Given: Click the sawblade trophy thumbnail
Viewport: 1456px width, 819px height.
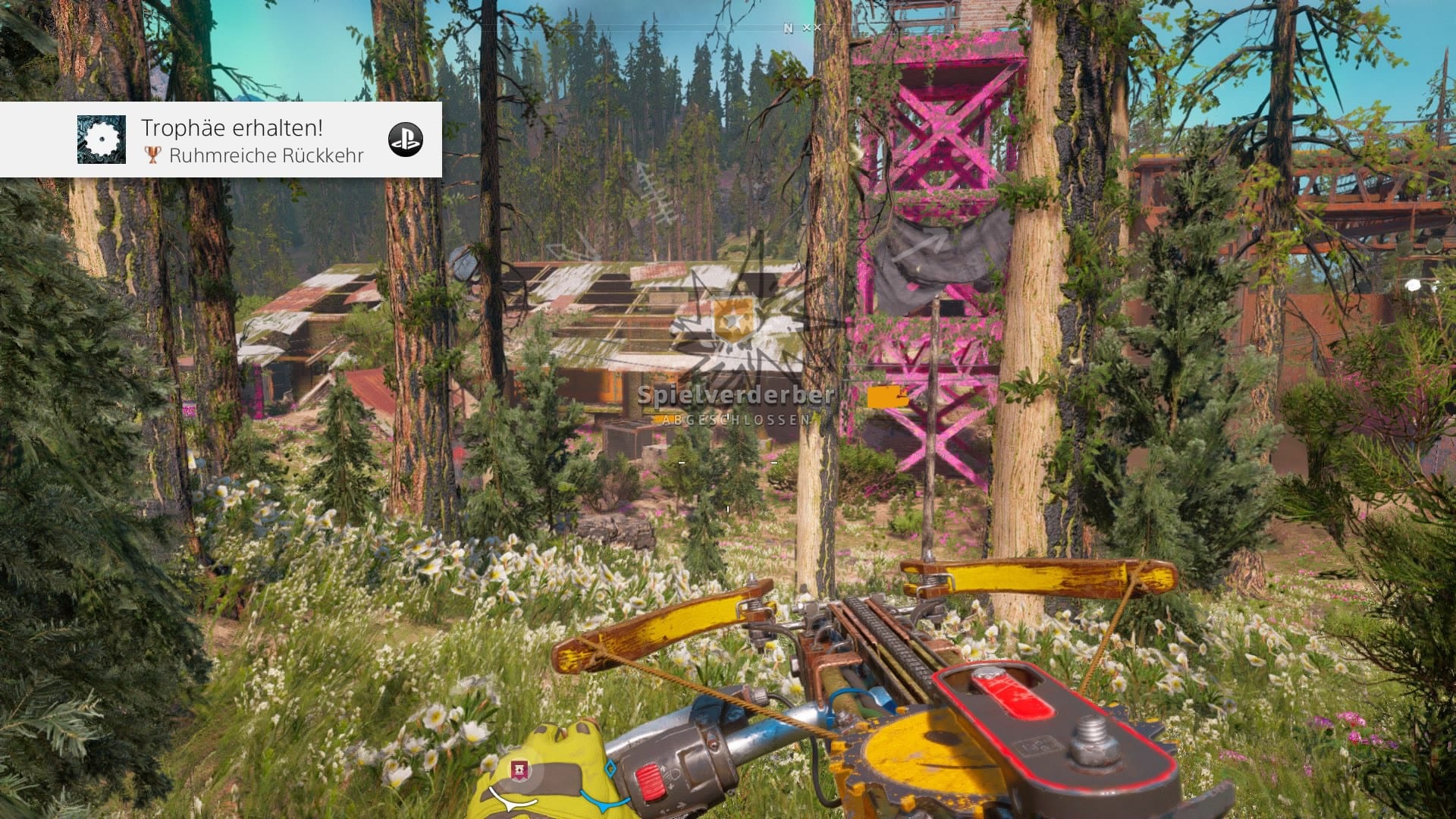Looking at the screenshot, I should (x=102, y=140).
